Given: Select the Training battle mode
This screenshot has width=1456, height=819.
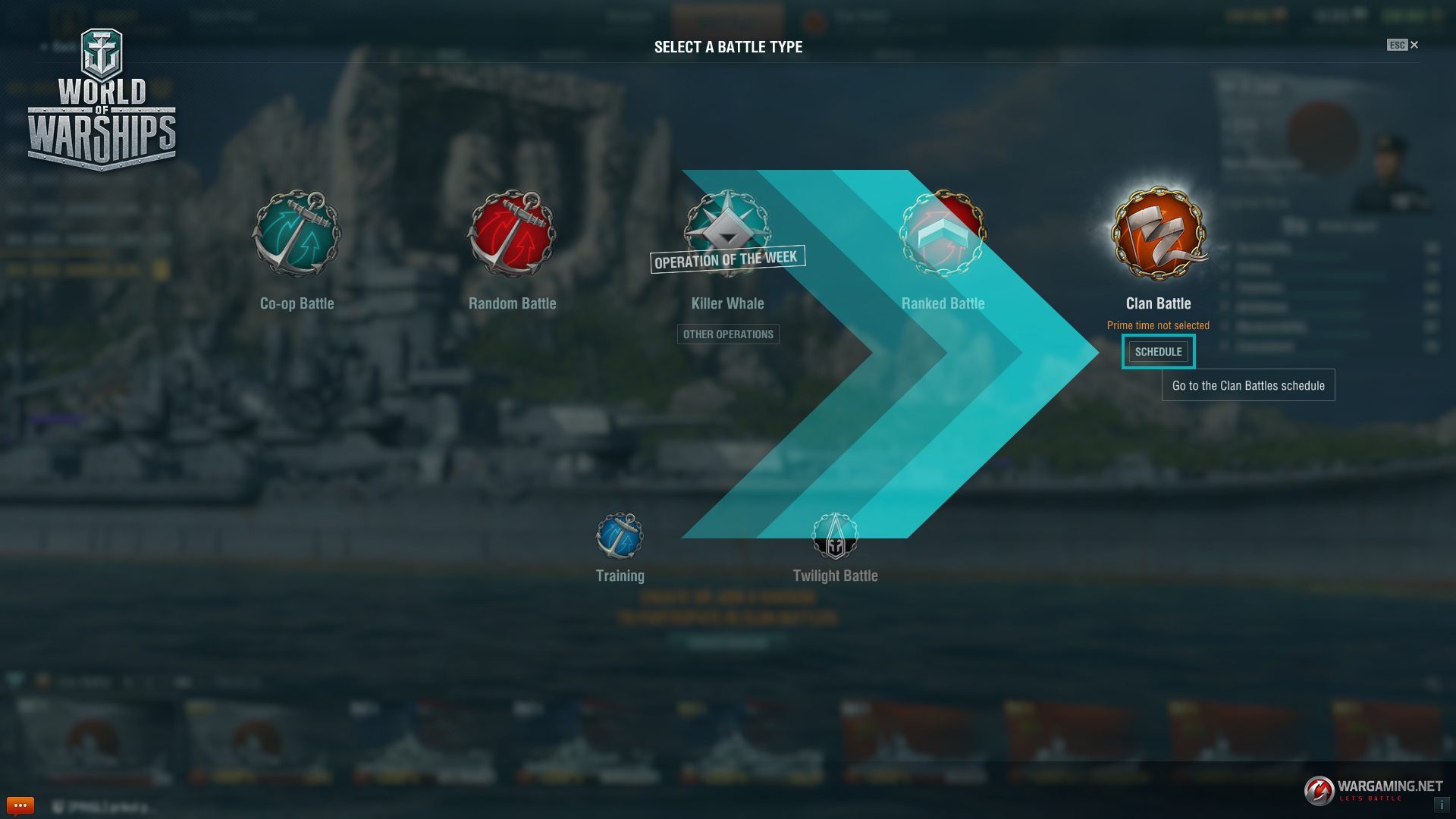Looking at the screenshot, I should [620, 537].
